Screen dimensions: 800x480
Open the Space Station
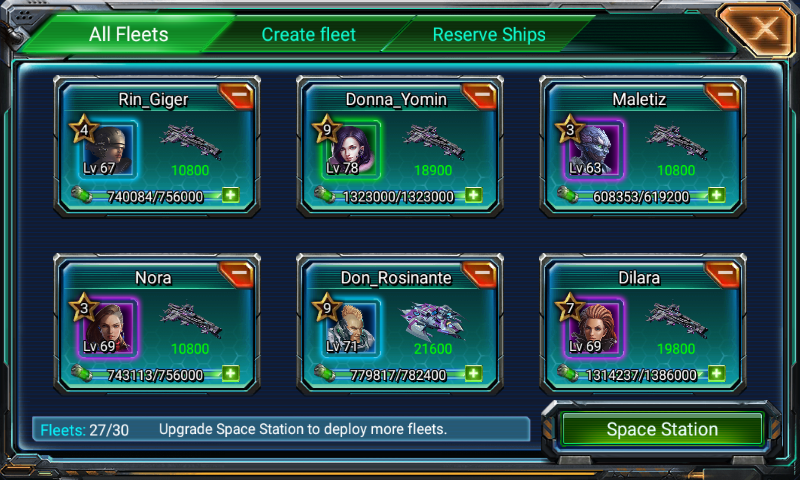tap(662, 430)
